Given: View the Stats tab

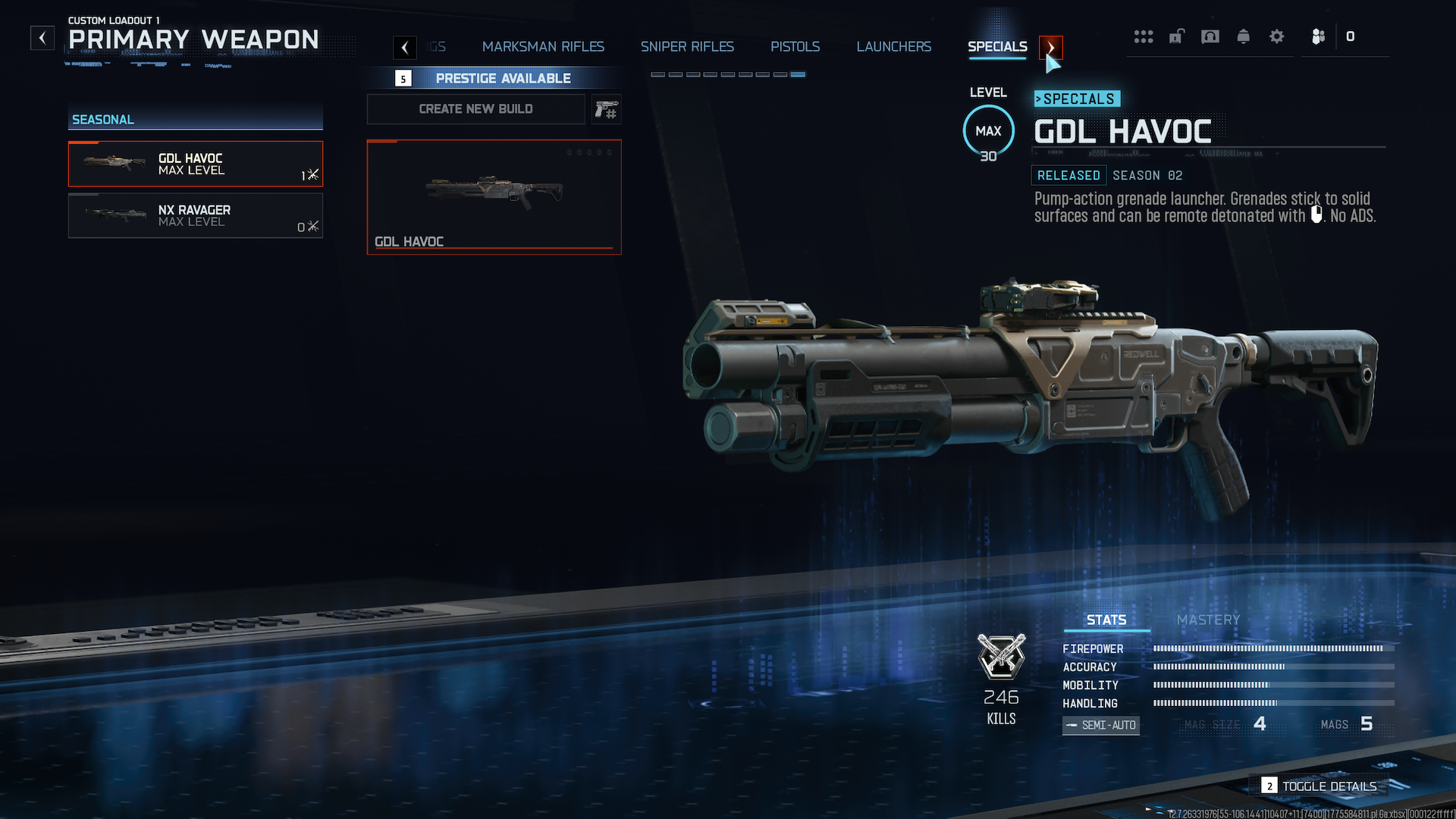Looking at the screenshot, I should (1106, 620).
